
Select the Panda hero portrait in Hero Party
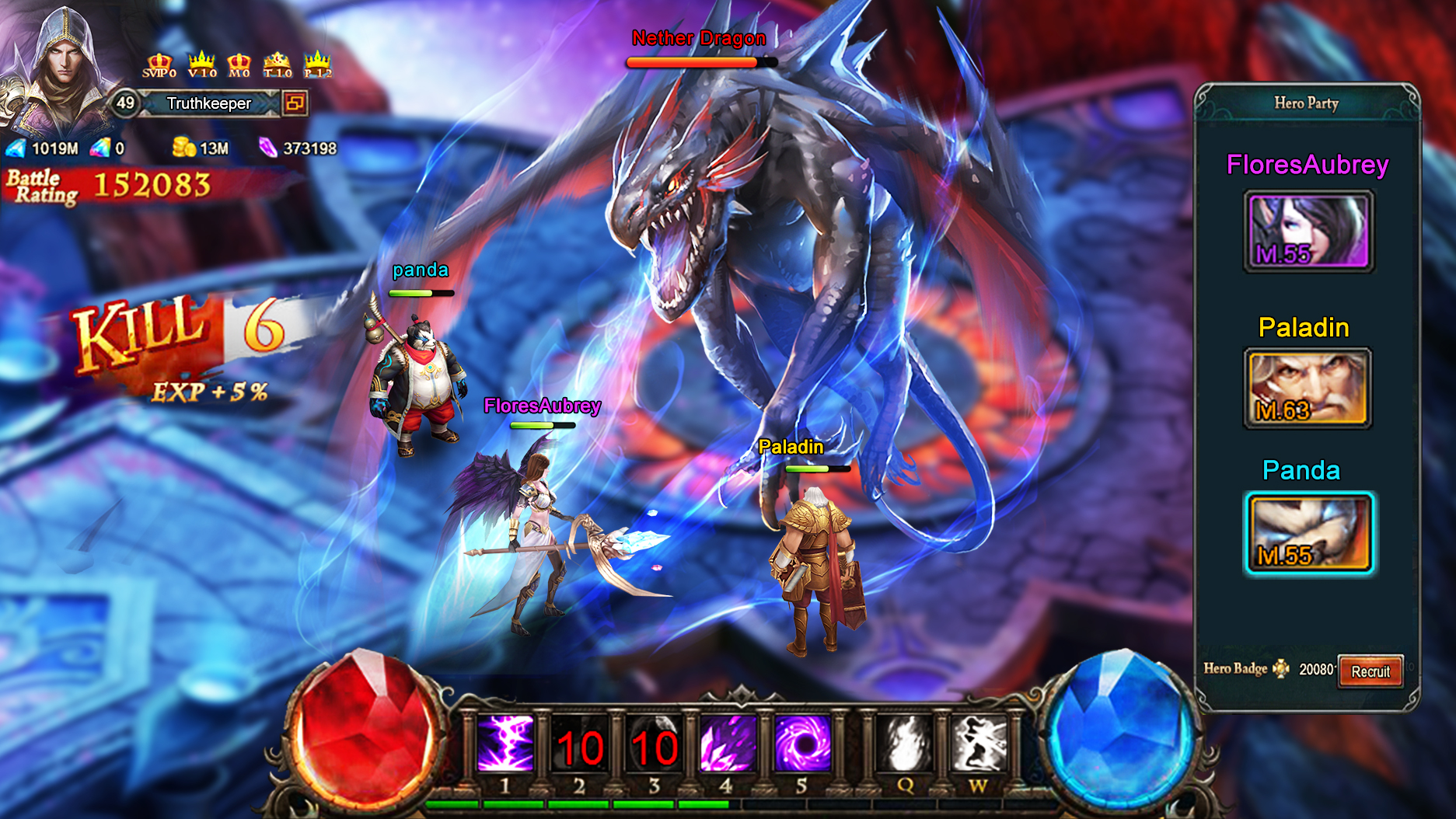point(1309,531)
